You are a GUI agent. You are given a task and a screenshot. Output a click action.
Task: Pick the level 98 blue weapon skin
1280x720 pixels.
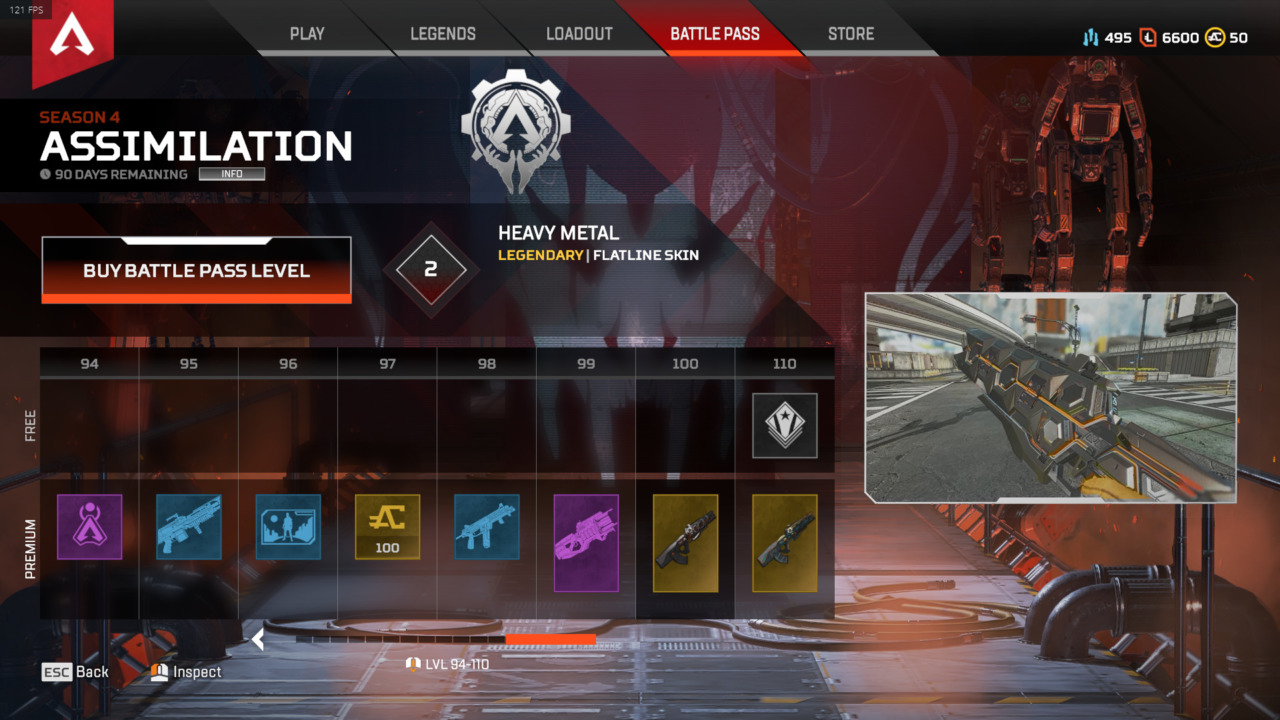coord(487,526)
